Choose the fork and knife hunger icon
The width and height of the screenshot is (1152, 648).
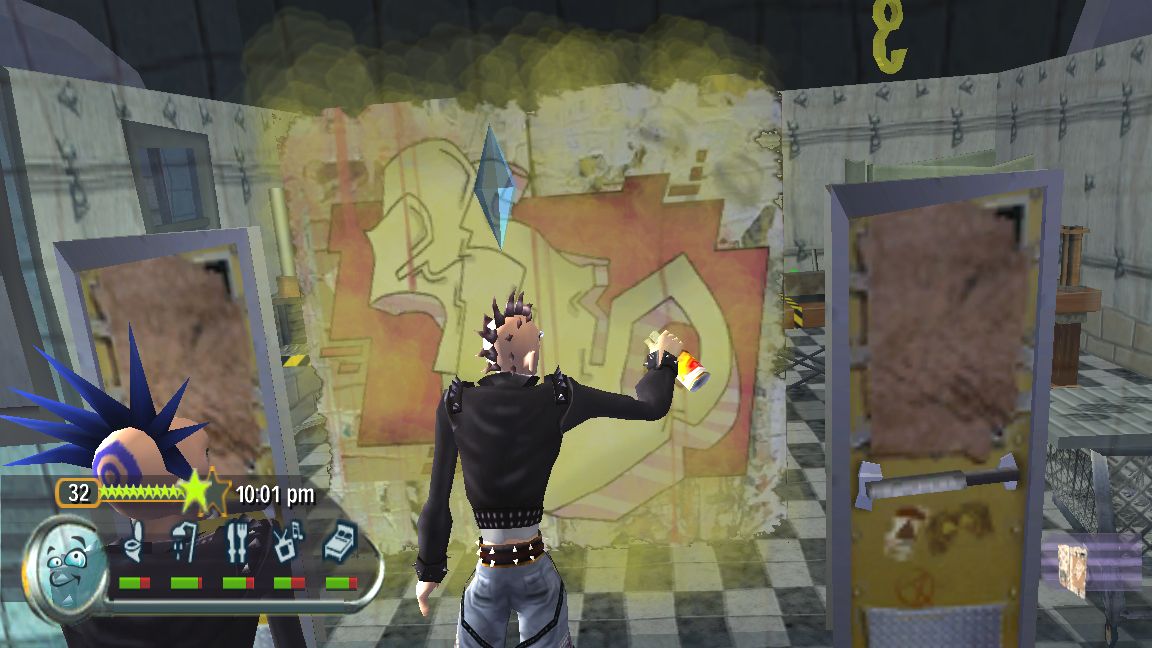coord(237,541)
